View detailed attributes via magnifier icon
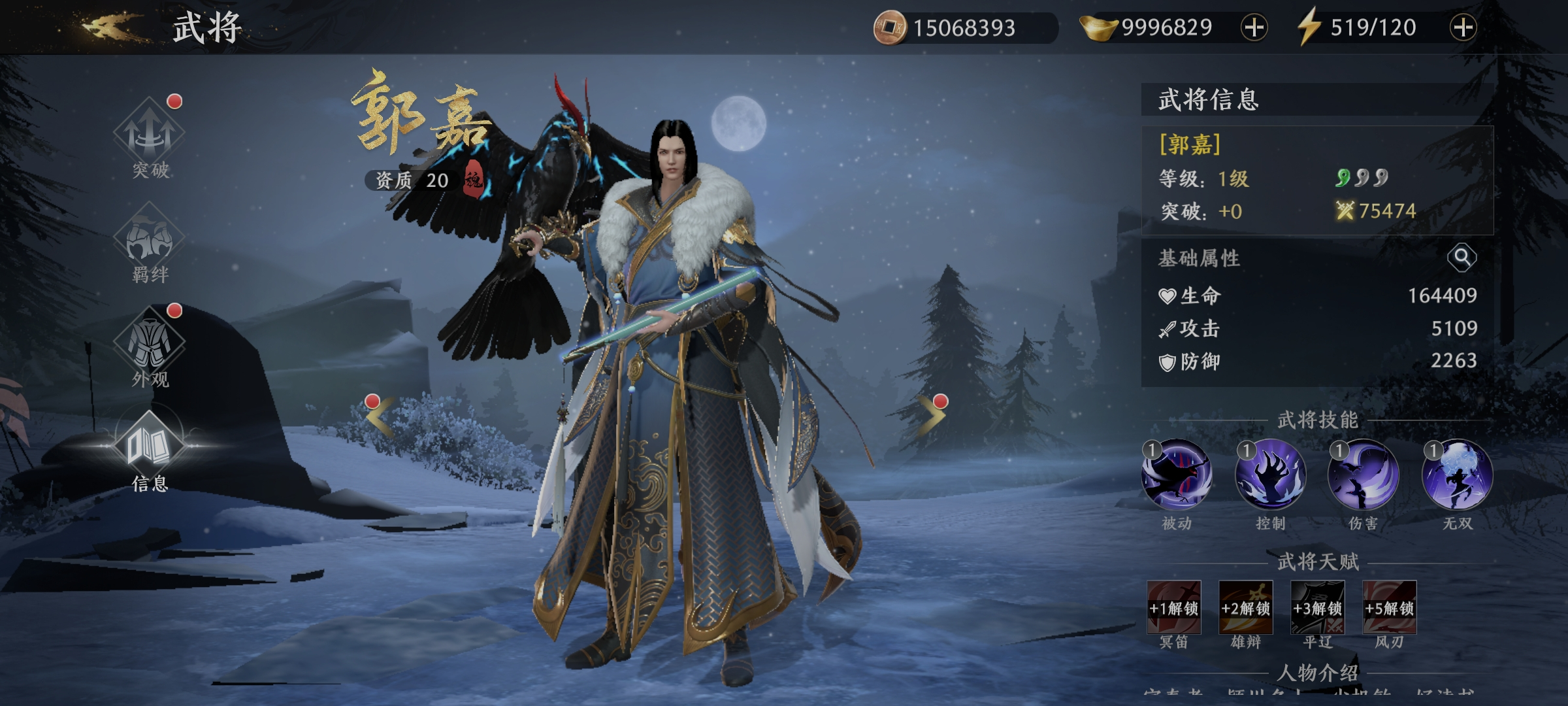This screenshot has height=706, width=1568. click(1462, 258)
